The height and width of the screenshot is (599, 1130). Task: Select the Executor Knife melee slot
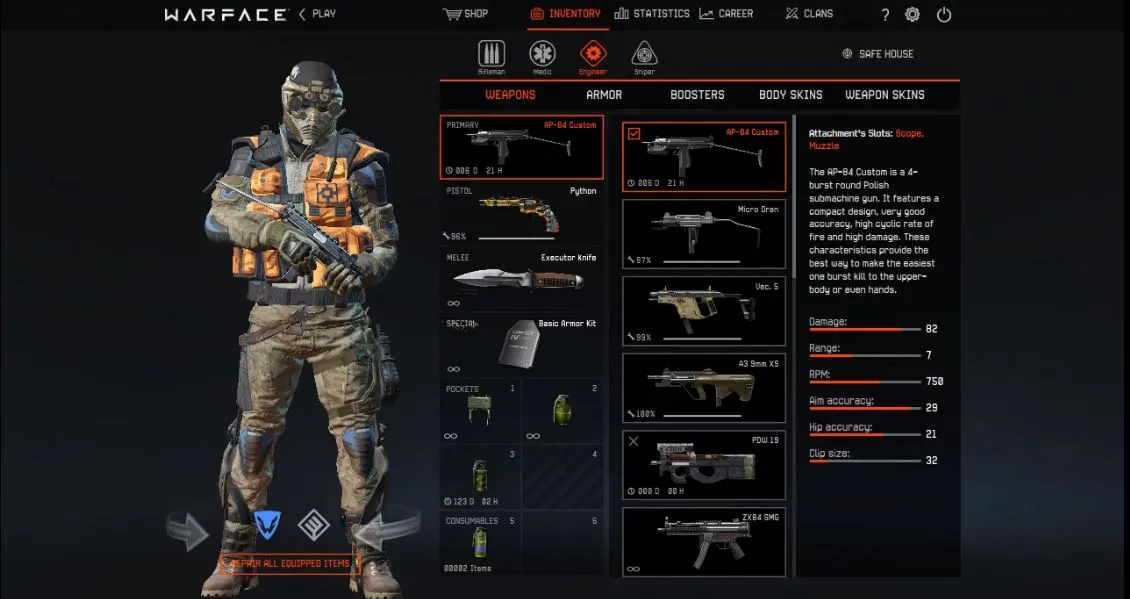[521, 280]
